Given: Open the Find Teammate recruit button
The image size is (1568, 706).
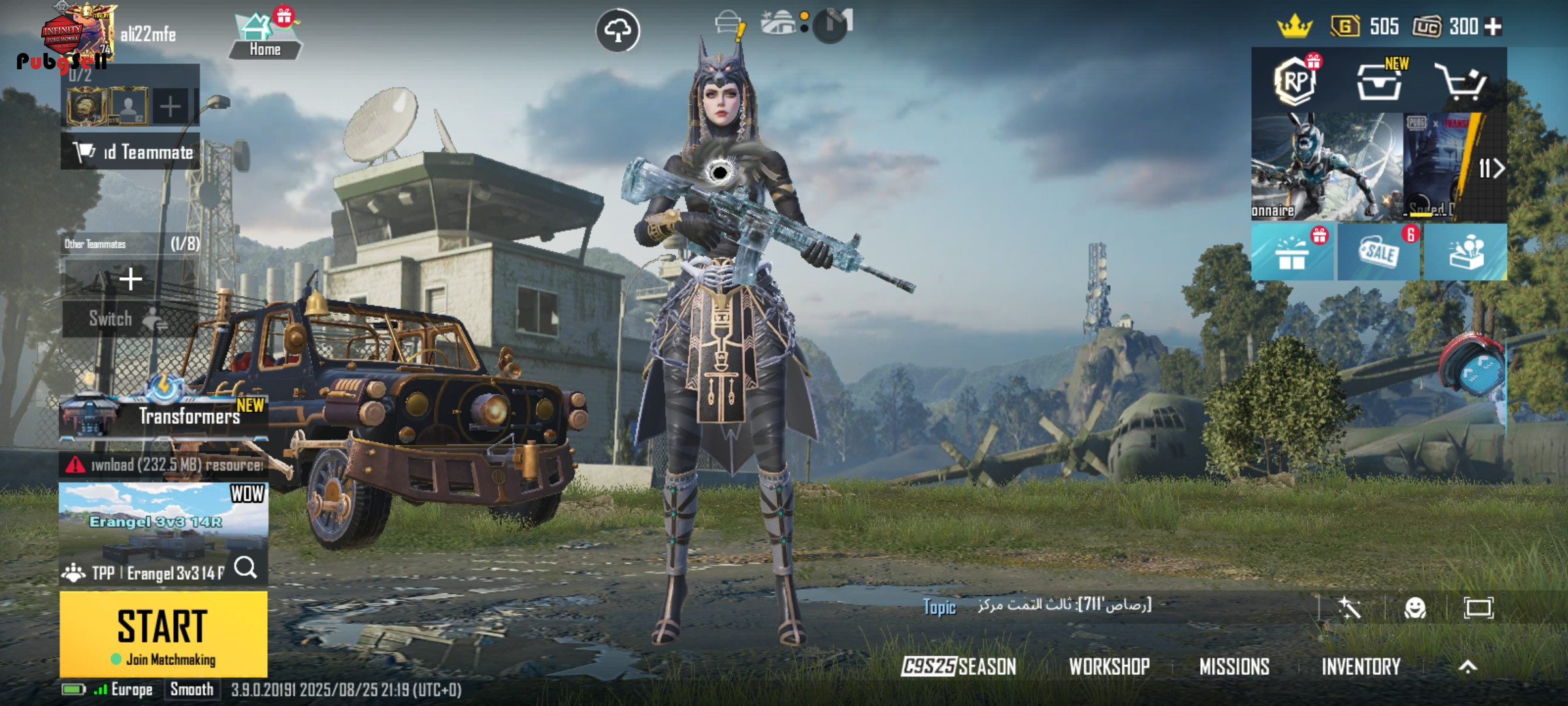Looking at the screenshot, I should 131,152.
